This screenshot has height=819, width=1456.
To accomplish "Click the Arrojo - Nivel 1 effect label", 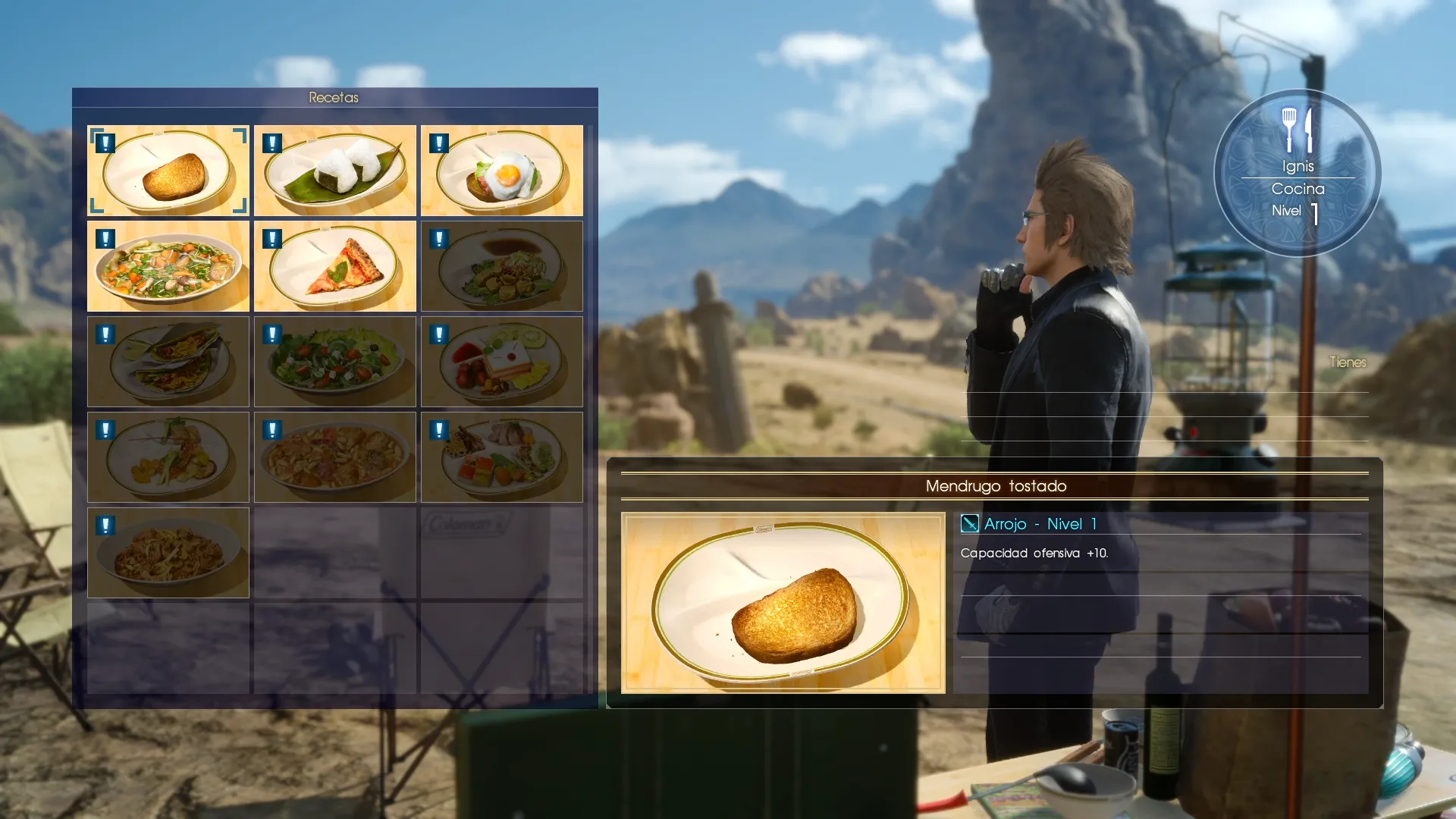I will pos(1039,524).
